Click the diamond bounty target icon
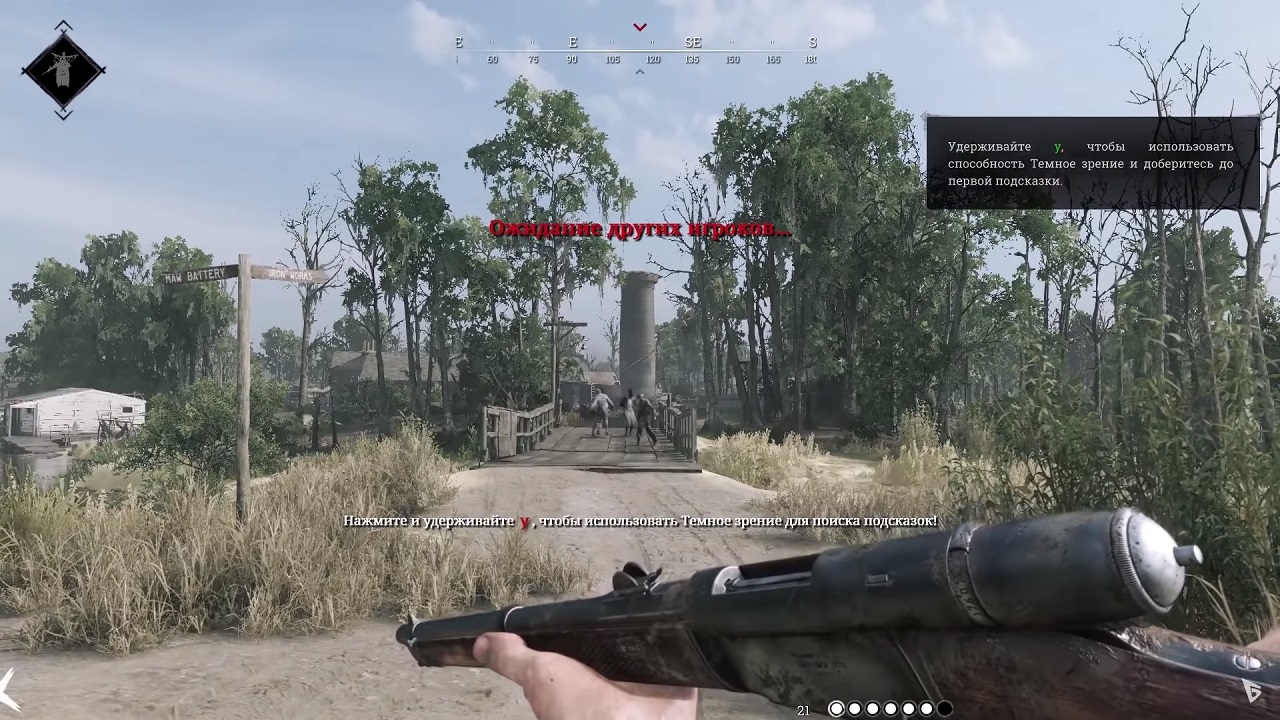Image resolution: width=1280 pixels, height=720 pixels. point(63,70)
